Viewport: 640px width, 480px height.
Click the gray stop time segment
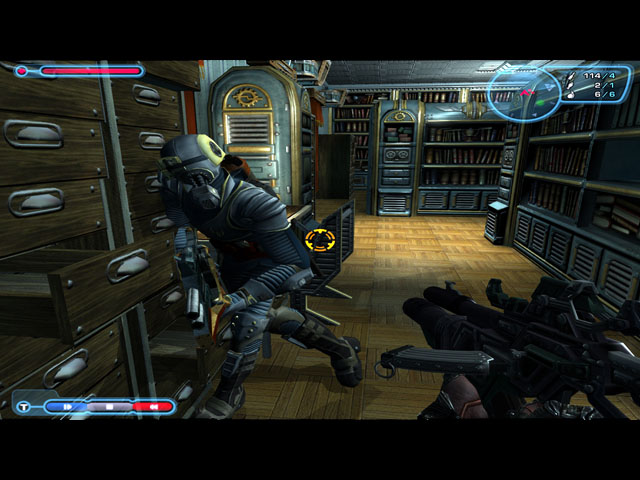click(109, 407)
